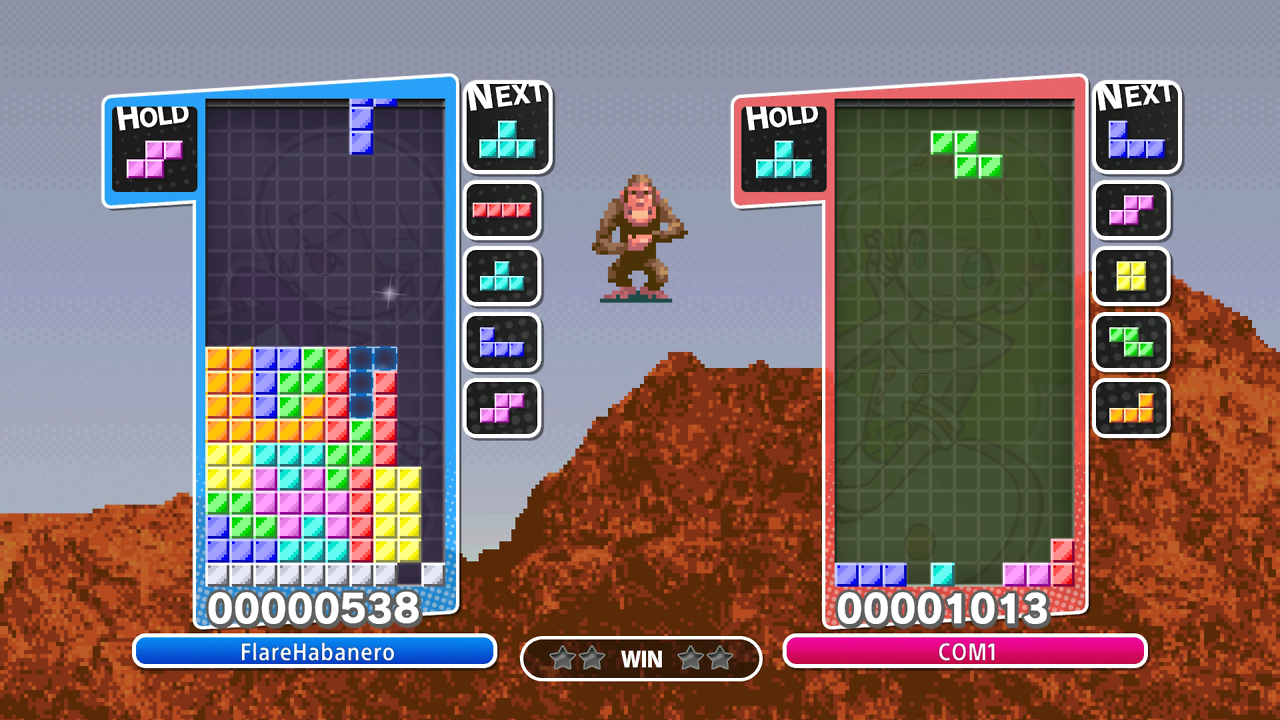Select the FlareHabanero name banner

point(315,652)
